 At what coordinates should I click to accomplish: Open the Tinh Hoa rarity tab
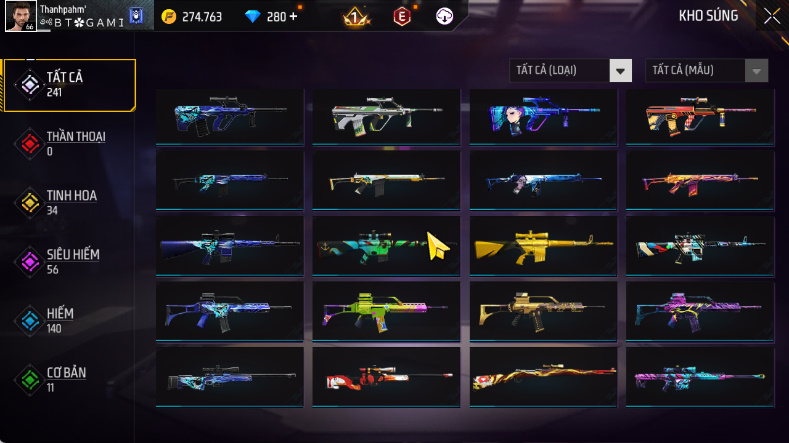pos(68,202)
